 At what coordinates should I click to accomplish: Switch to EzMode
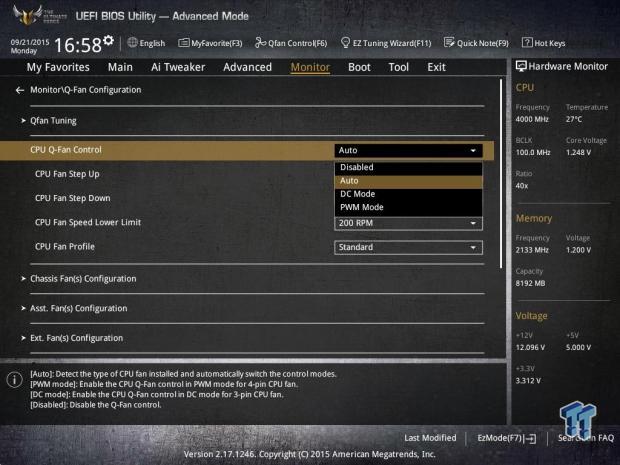(x=506, y=438)
